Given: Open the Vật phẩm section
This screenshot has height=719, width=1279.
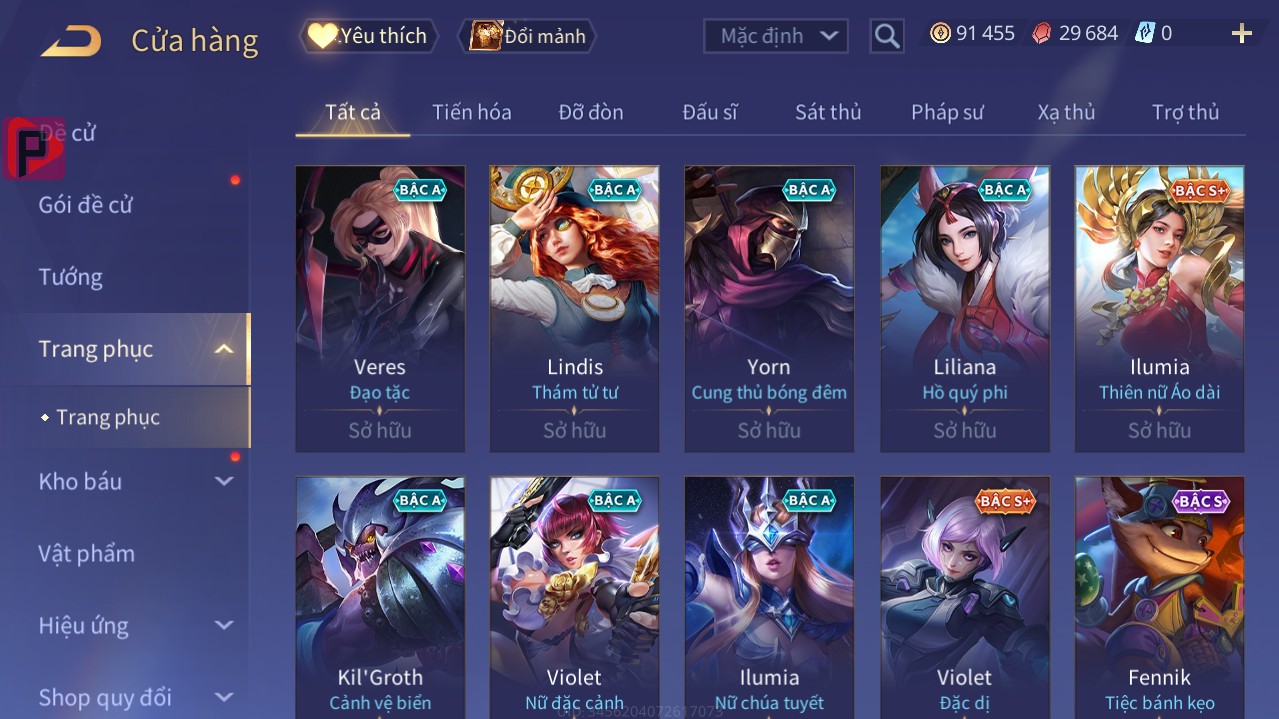Looking at the screenshot, I should tap(87, 553).
